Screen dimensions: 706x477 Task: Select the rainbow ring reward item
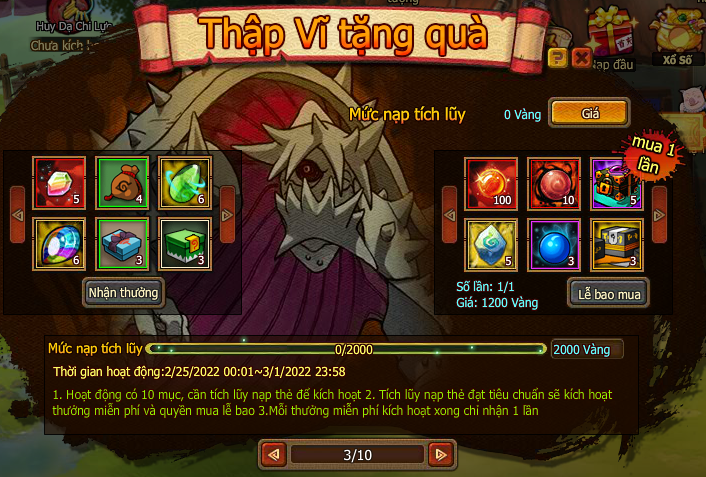[59, 242]
